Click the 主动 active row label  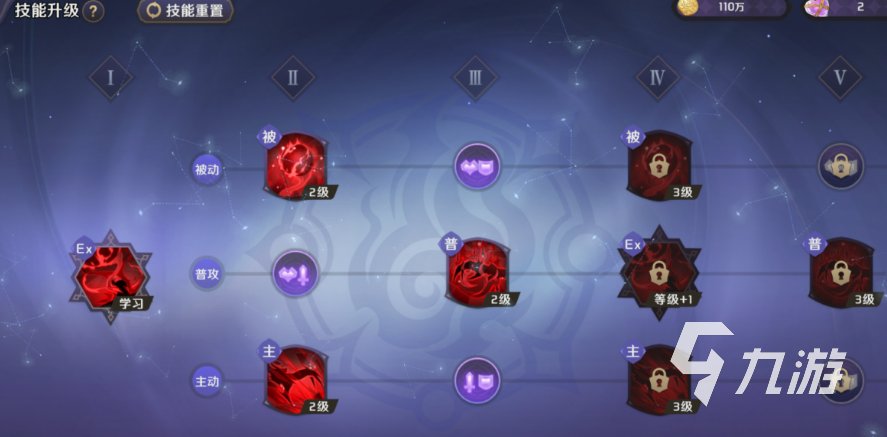[x=207, y=380]
